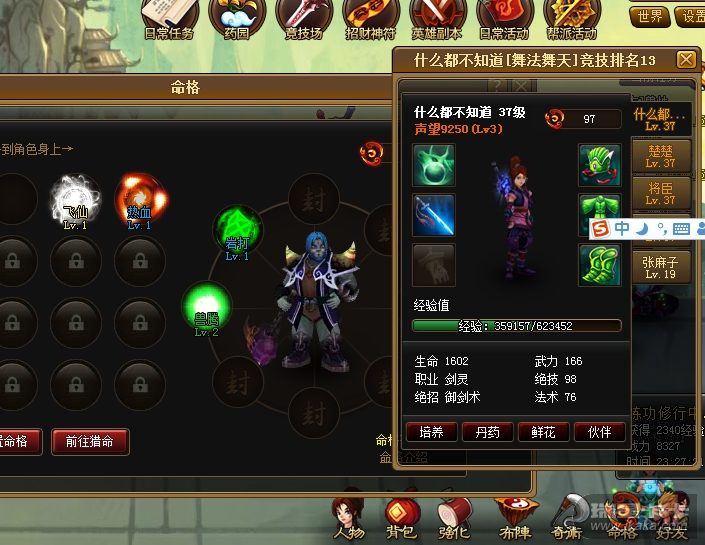Click the 培养 train button
The width and height of the screenshot is (705, 545).
click(431, 432)
